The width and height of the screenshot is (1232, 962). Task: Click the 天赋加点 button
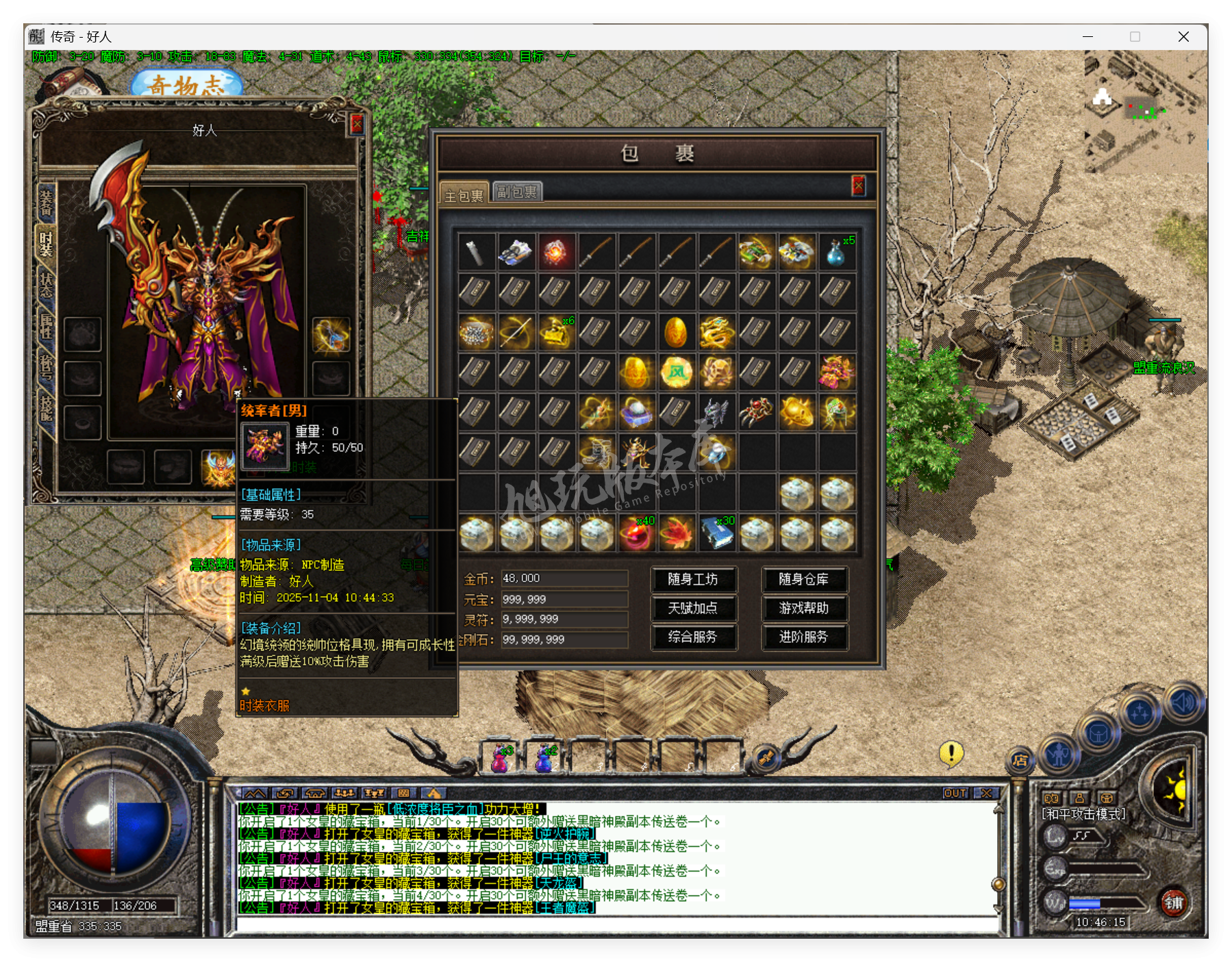tap(694, 609)
